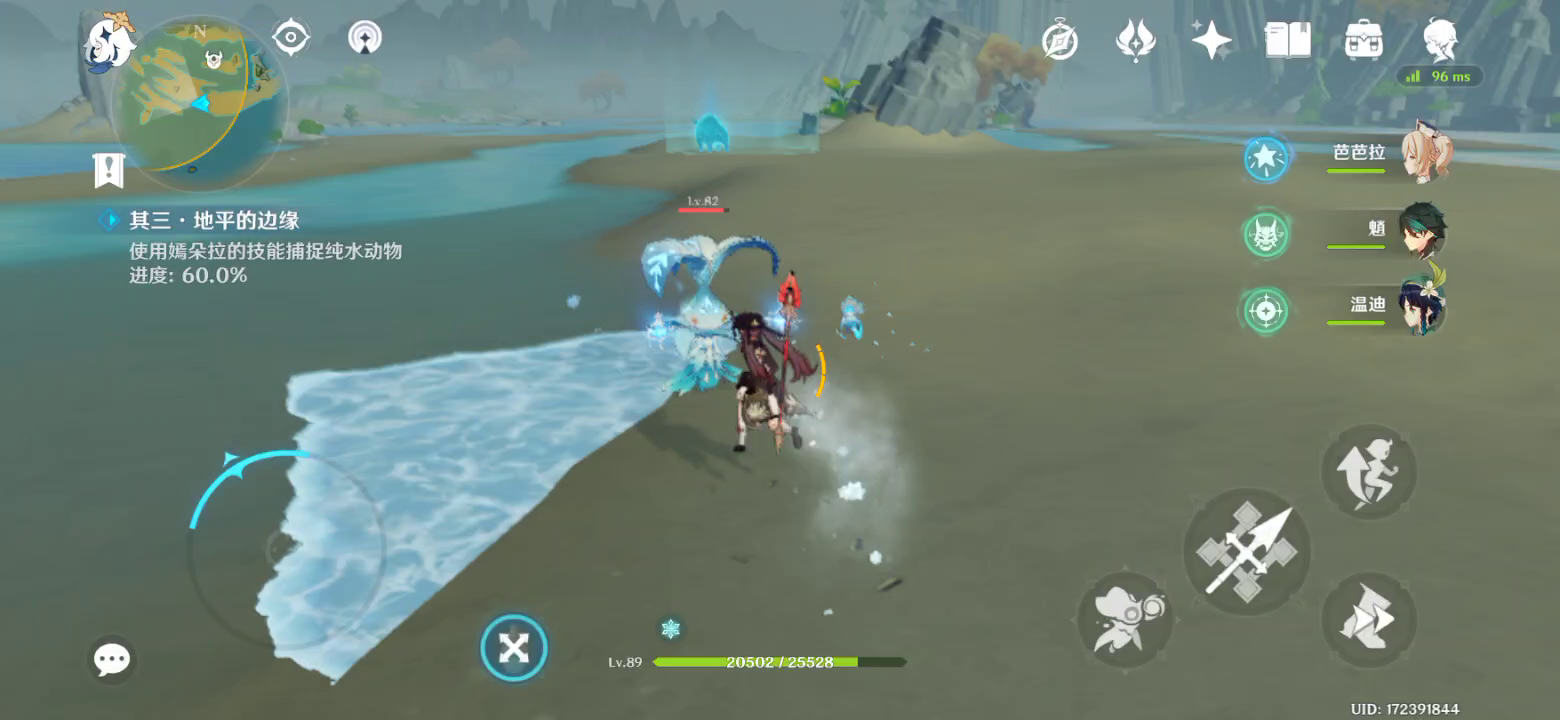1560x720 pixels.
Task: Open the events four-pointed star icon
Action: point(1211,41)
